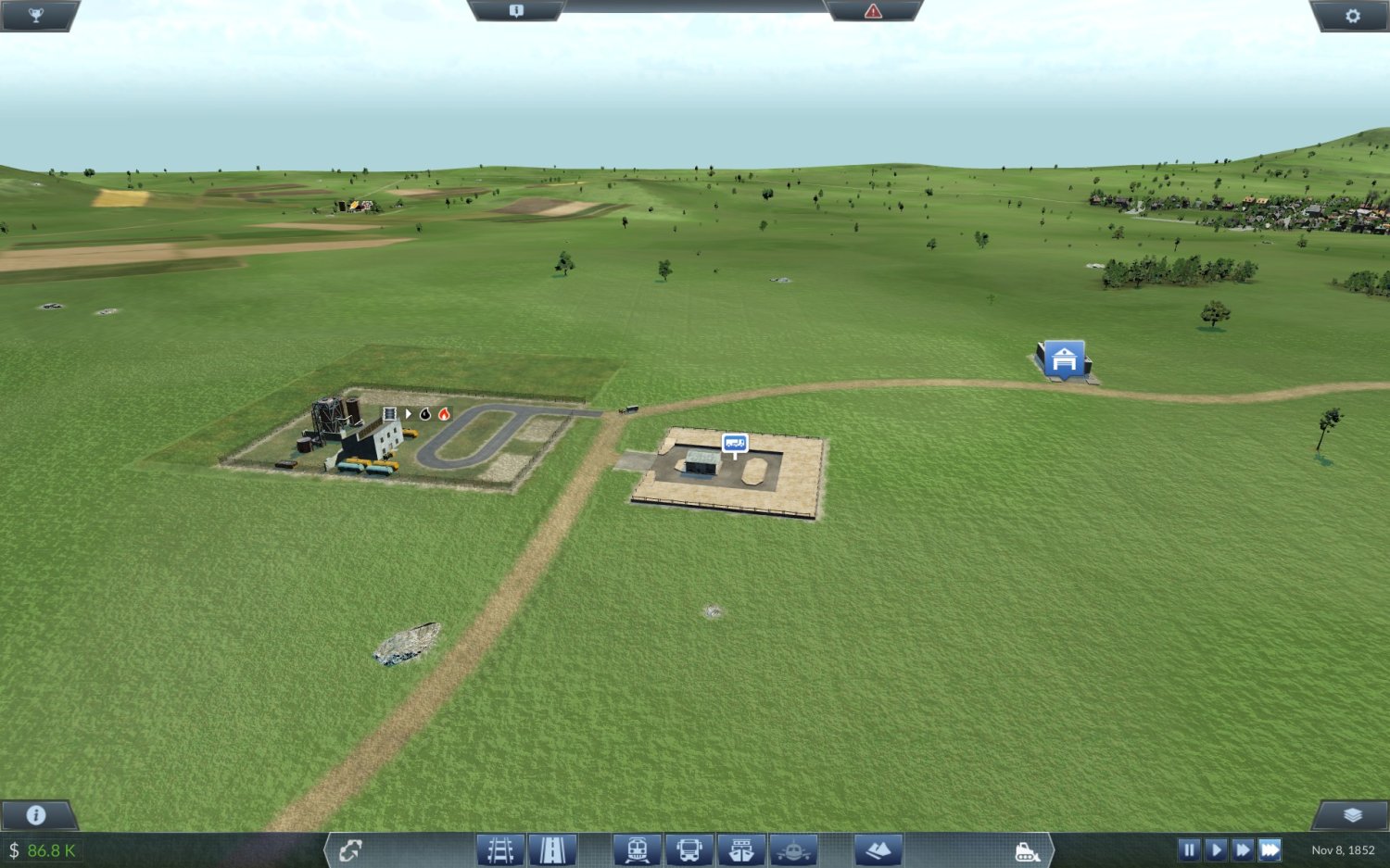1390x868 pixels.
Task: Select the railroad track construction tool
Action: pos(498,848)
